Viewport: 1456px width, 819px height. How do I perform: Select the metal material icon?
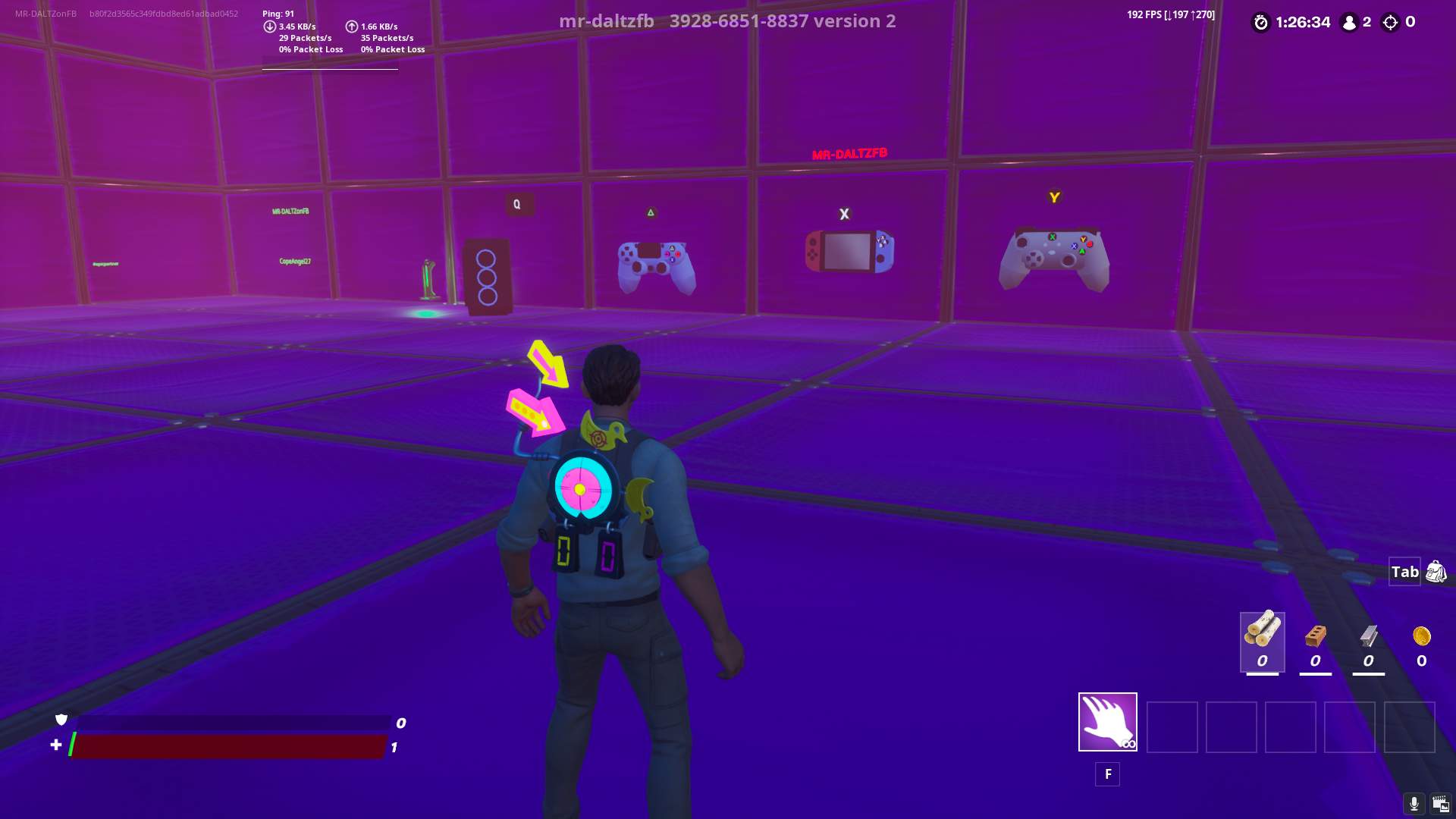[x=1369, y=637]
